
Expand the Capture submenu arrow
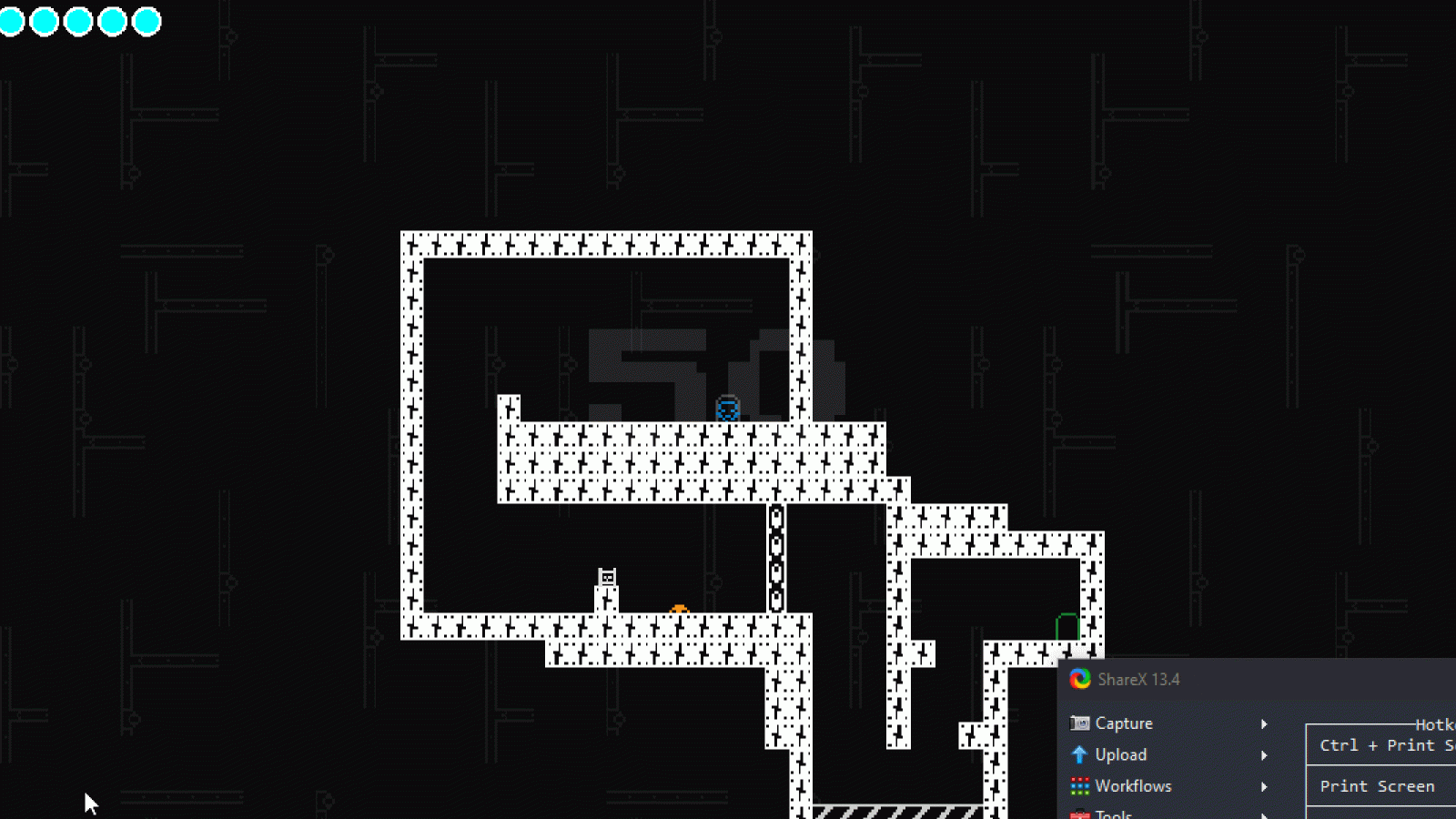point(1265,723)
